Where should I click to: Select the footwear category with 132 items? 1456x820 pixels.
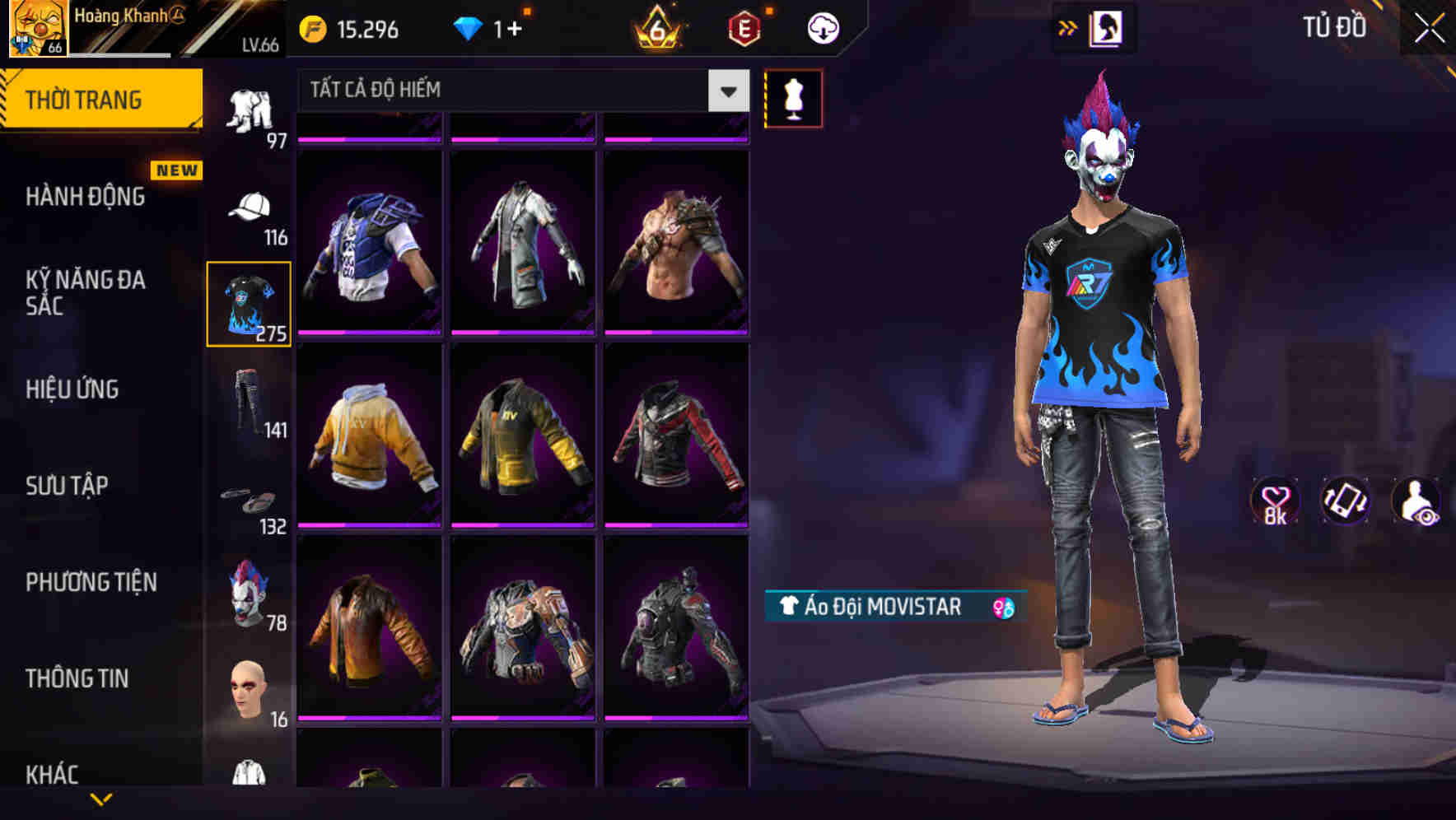point(250,501)
